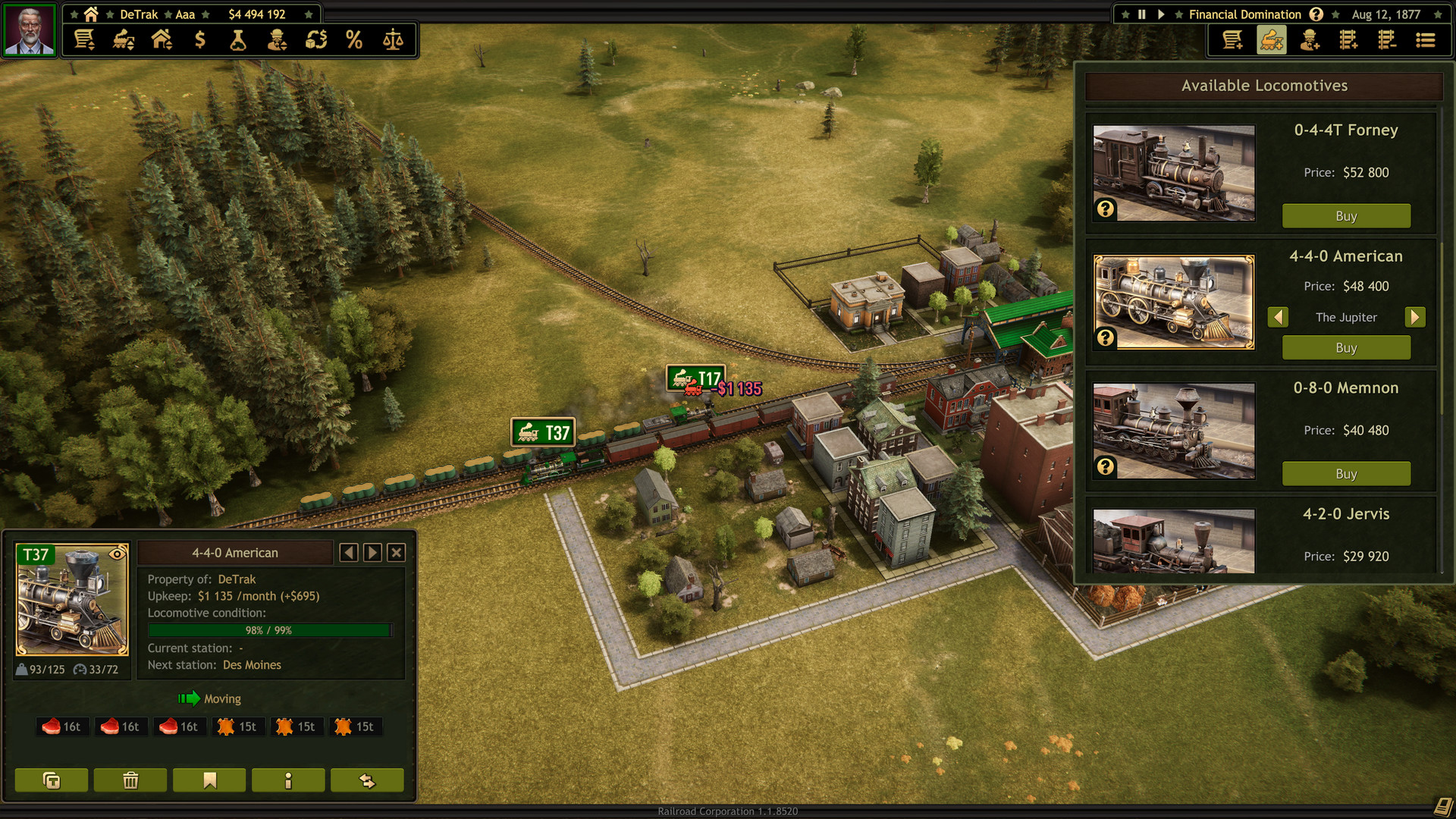Toggle the bookmark on train T37

coord(209,780)
